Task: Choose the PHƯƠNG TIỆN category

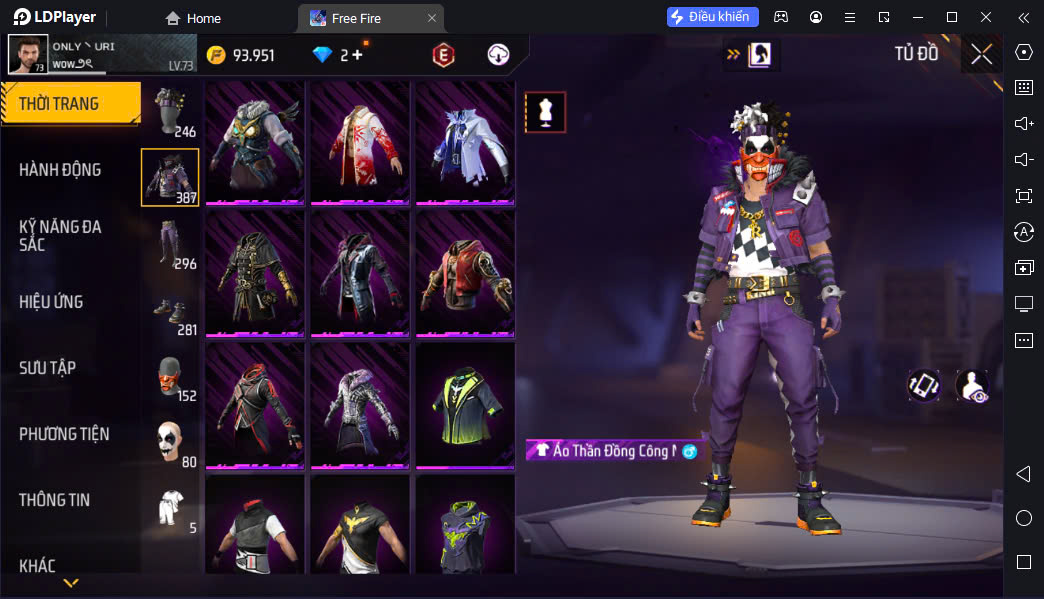Action: tap(64, 434)
